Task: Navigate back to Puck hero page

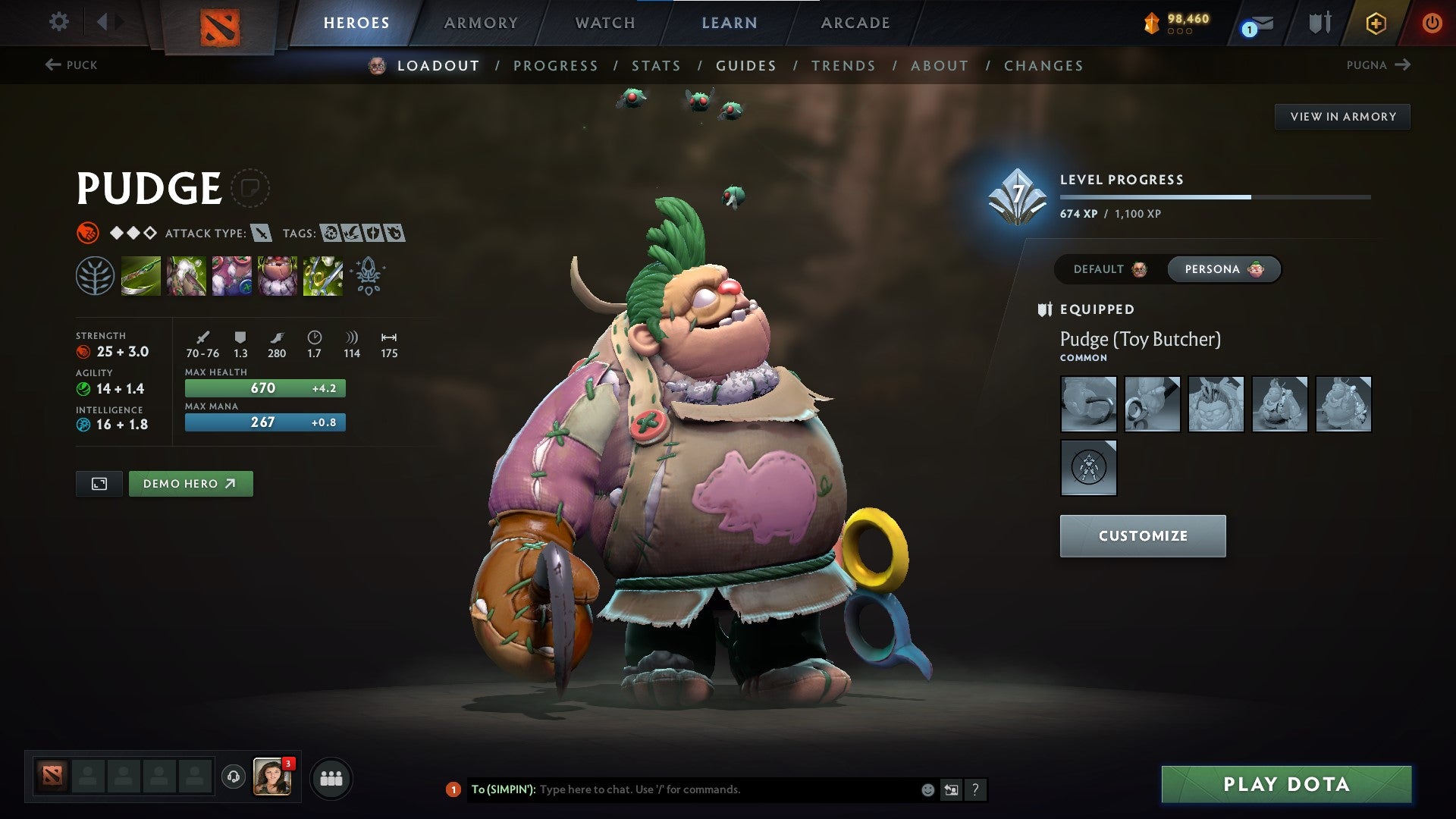Action: (71, 65)
